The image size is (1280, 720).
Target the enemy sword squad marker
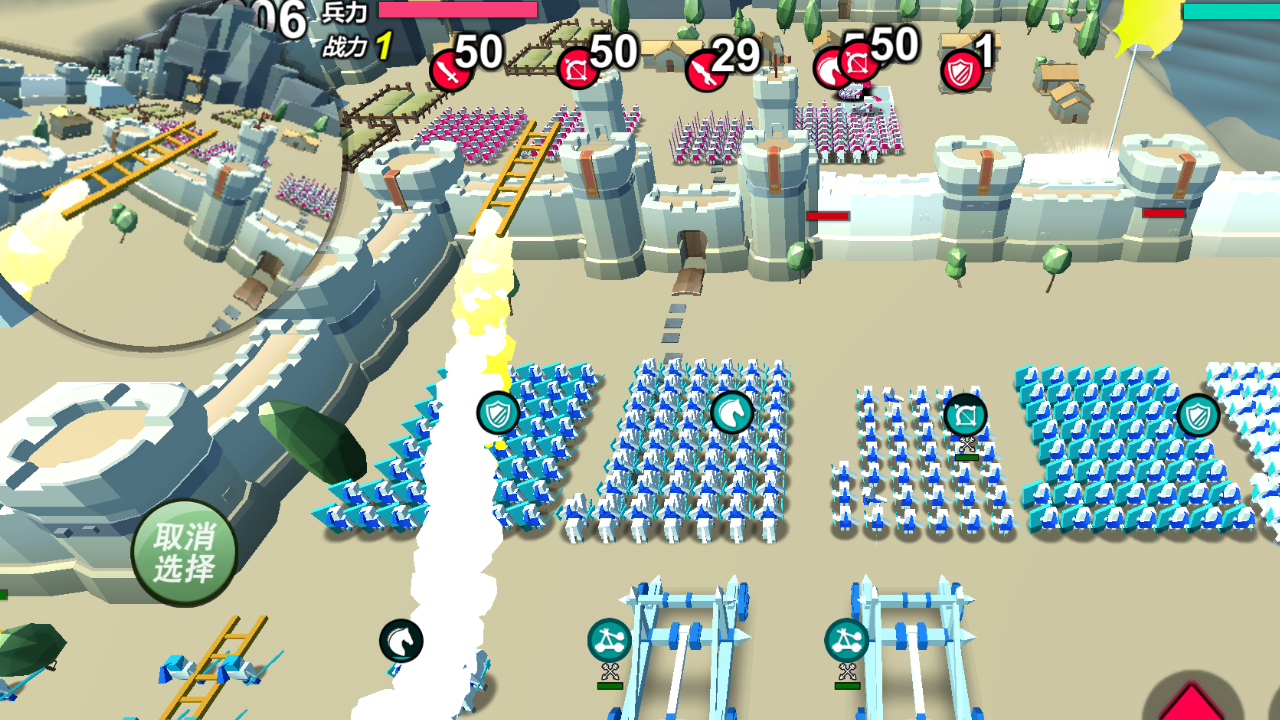451,71
